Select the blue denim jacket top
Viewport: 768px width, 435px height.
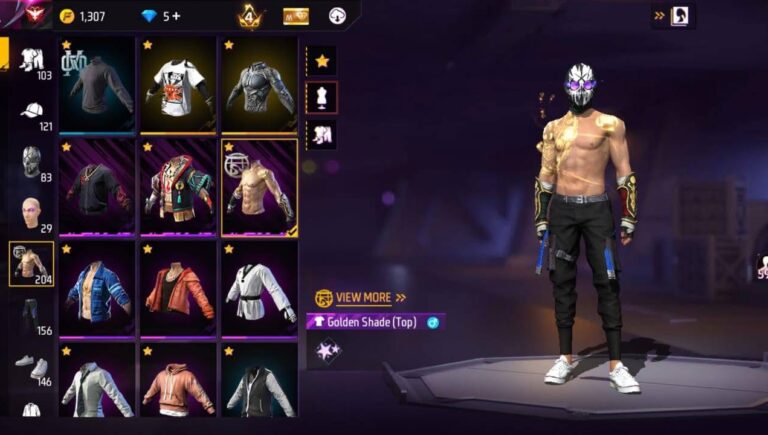[x=96, y=289]
